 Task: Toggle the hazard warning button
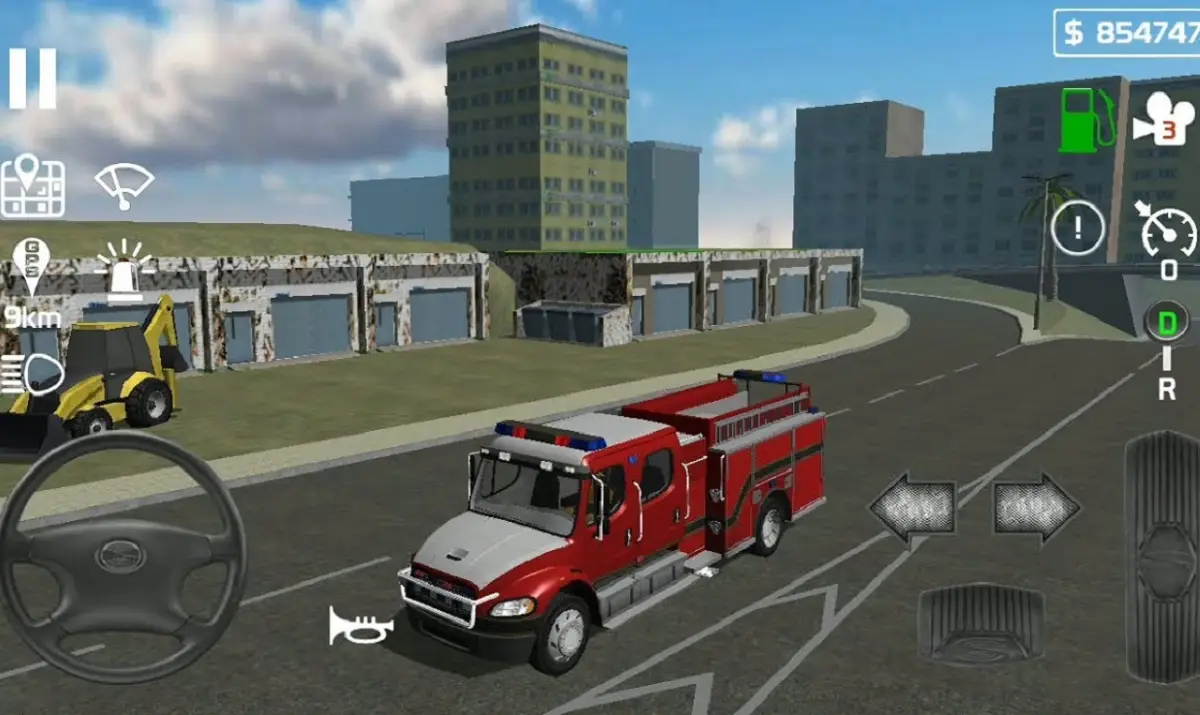coord(1077,230)
